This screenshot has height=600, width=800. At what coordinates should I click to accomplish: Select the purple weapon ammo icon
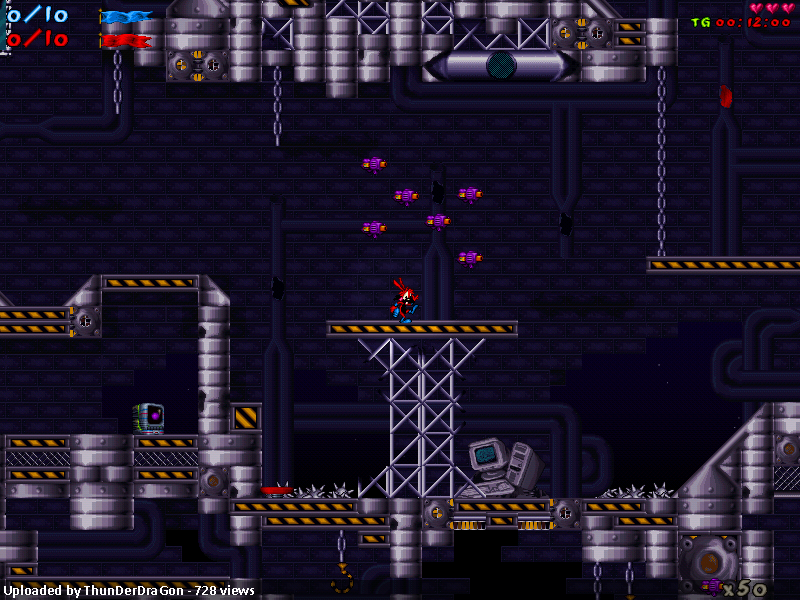point(711,585)
